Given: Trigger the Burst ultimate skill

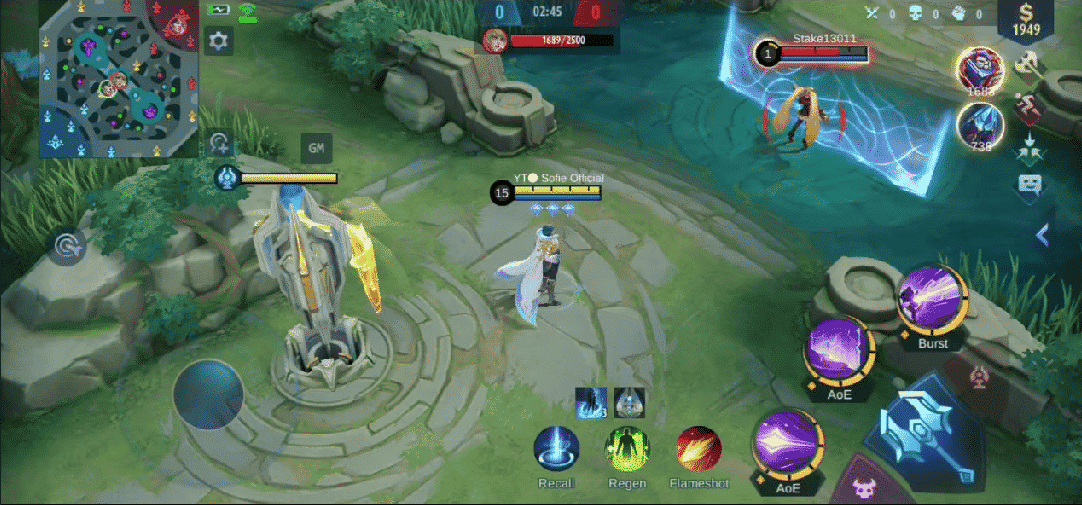Looking at the screenshot, I should (x=931, y=301).
